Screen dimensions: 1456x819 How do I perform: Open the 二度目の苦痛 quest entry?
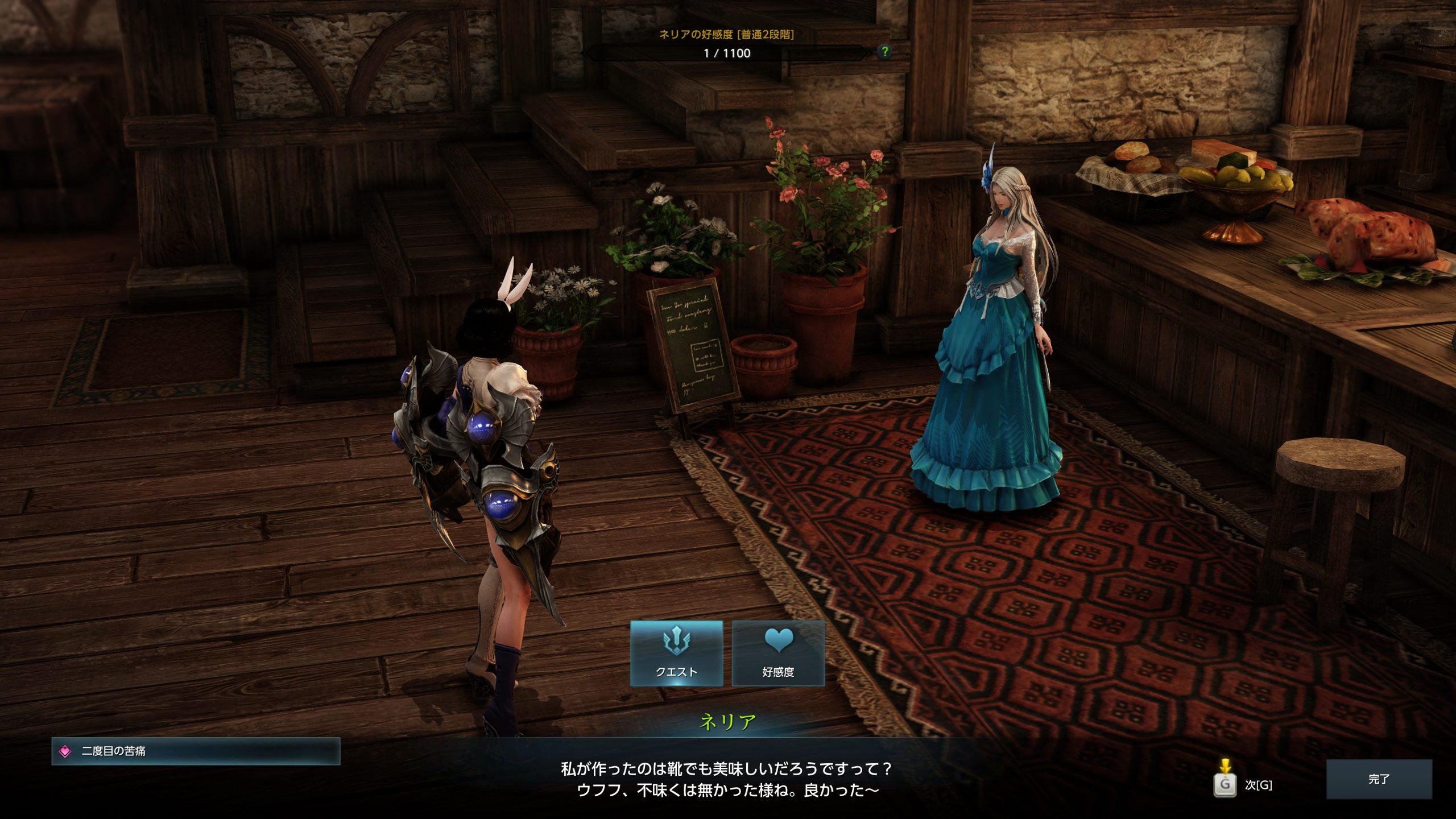coord(196,751)
